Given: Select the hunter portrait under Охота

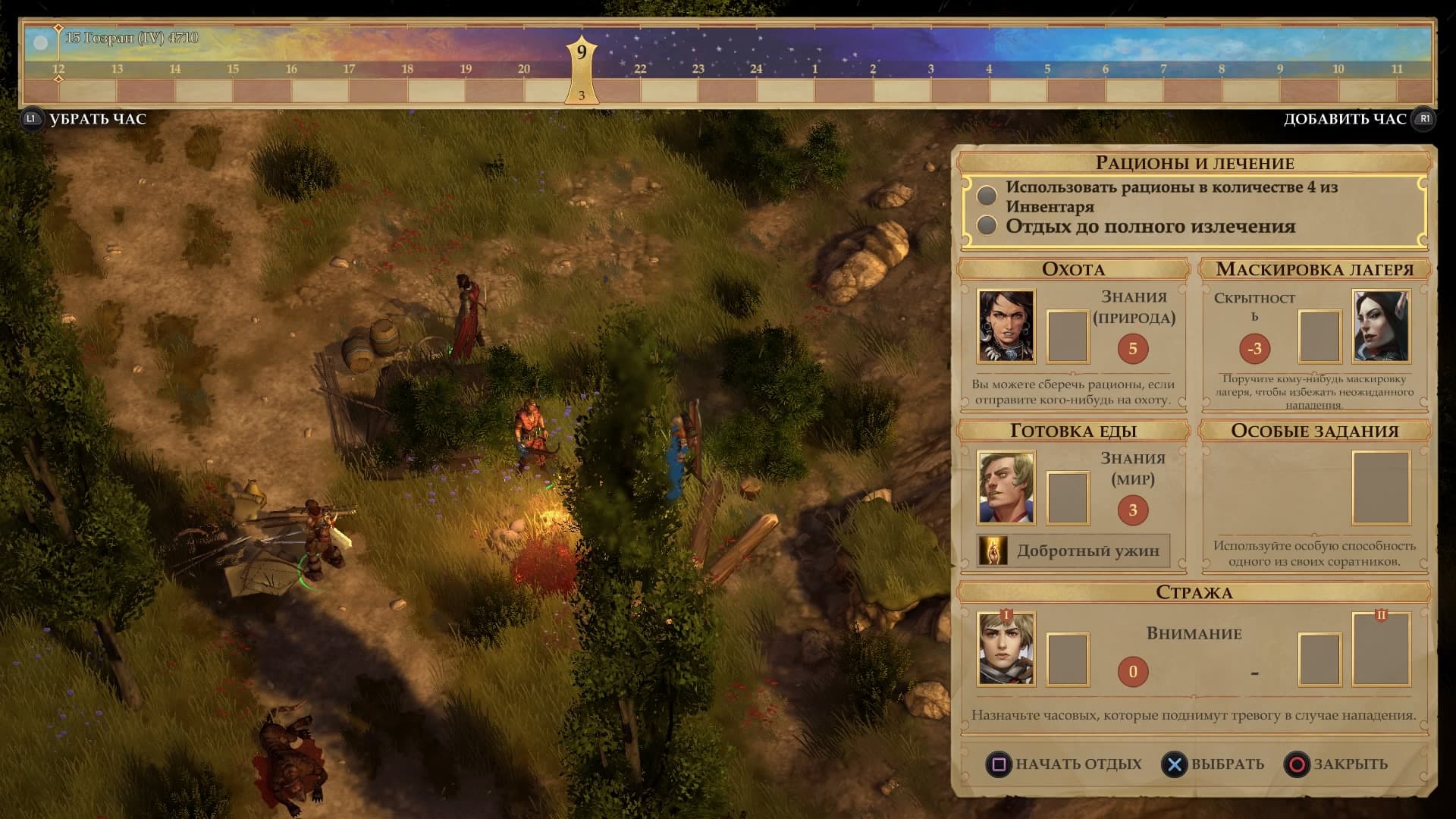Looking at the screenshot, I should [1006, 326].
